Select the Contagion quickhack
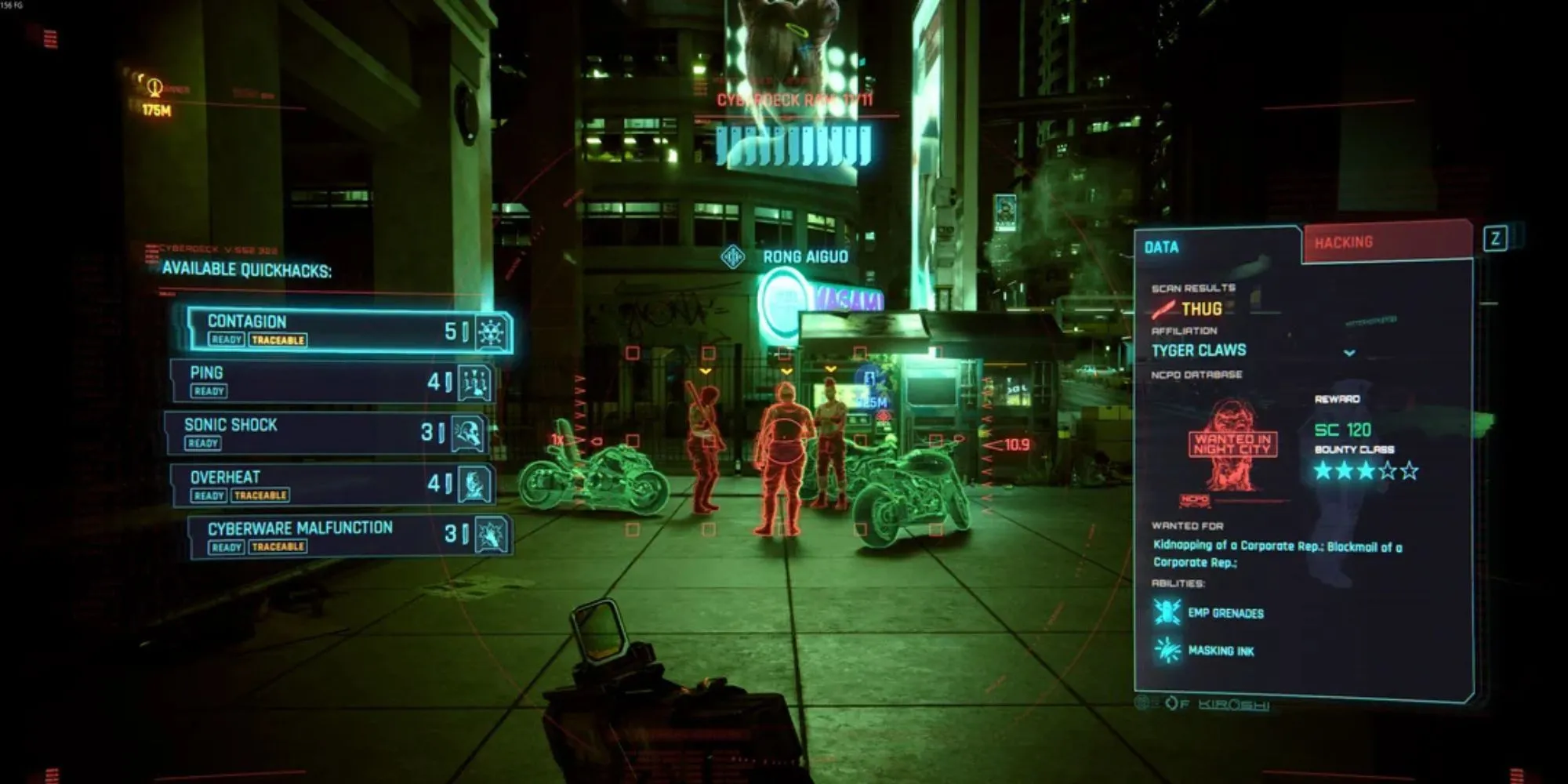 349,330
